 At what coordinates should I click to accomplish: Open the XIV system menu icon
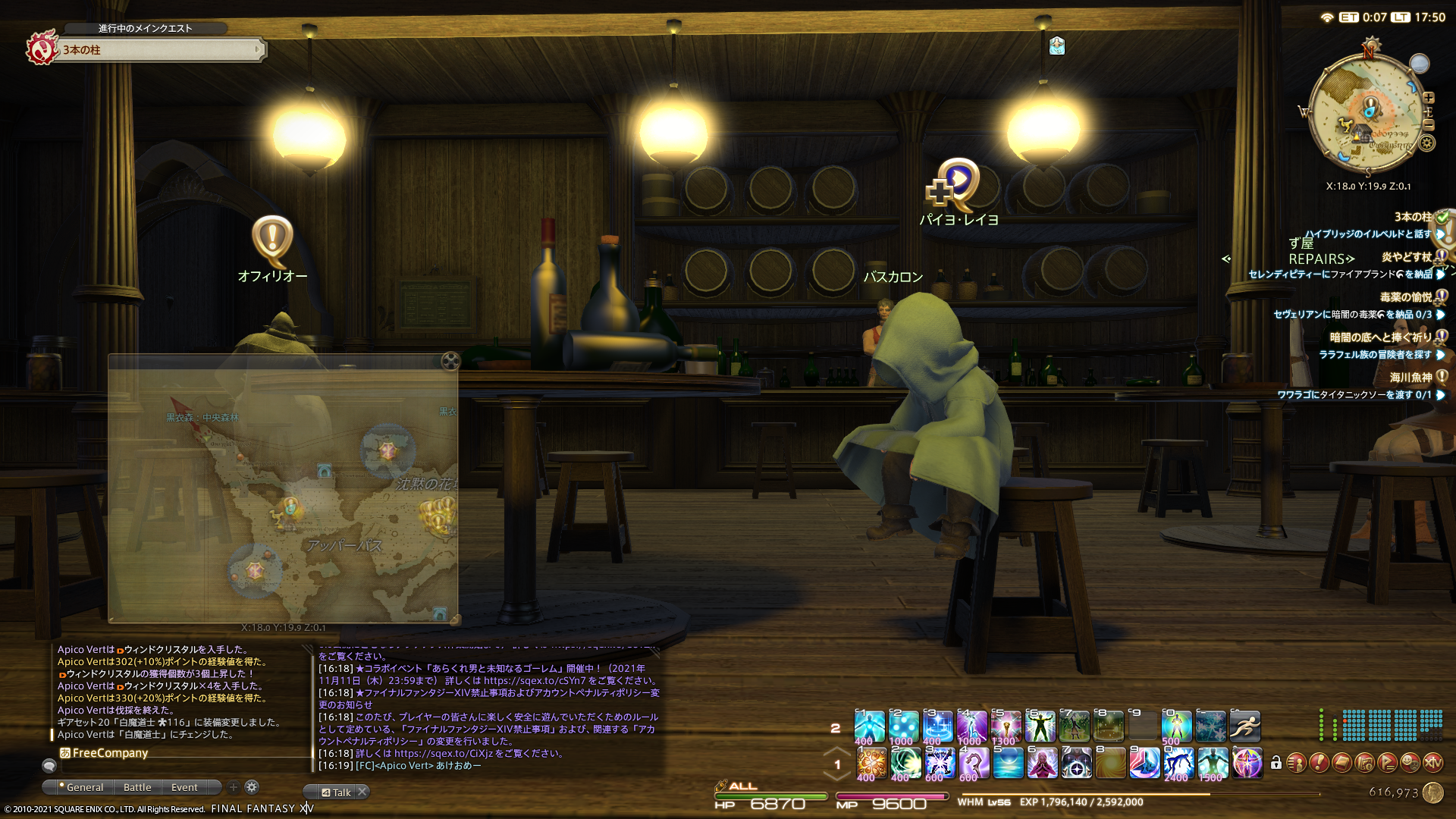pos(1432,763)
